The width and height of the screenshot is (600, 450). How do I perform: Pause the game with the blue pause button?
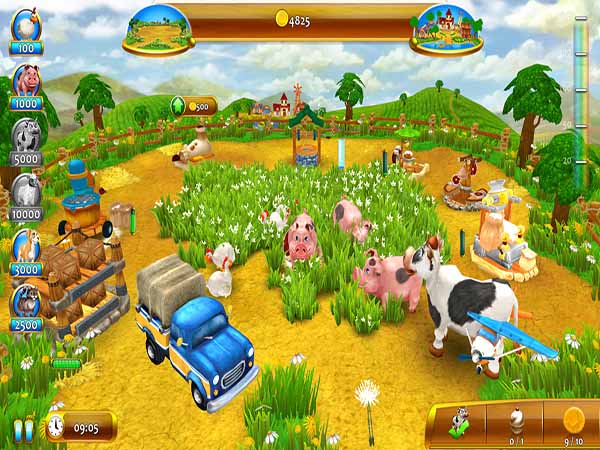[22, 430]
